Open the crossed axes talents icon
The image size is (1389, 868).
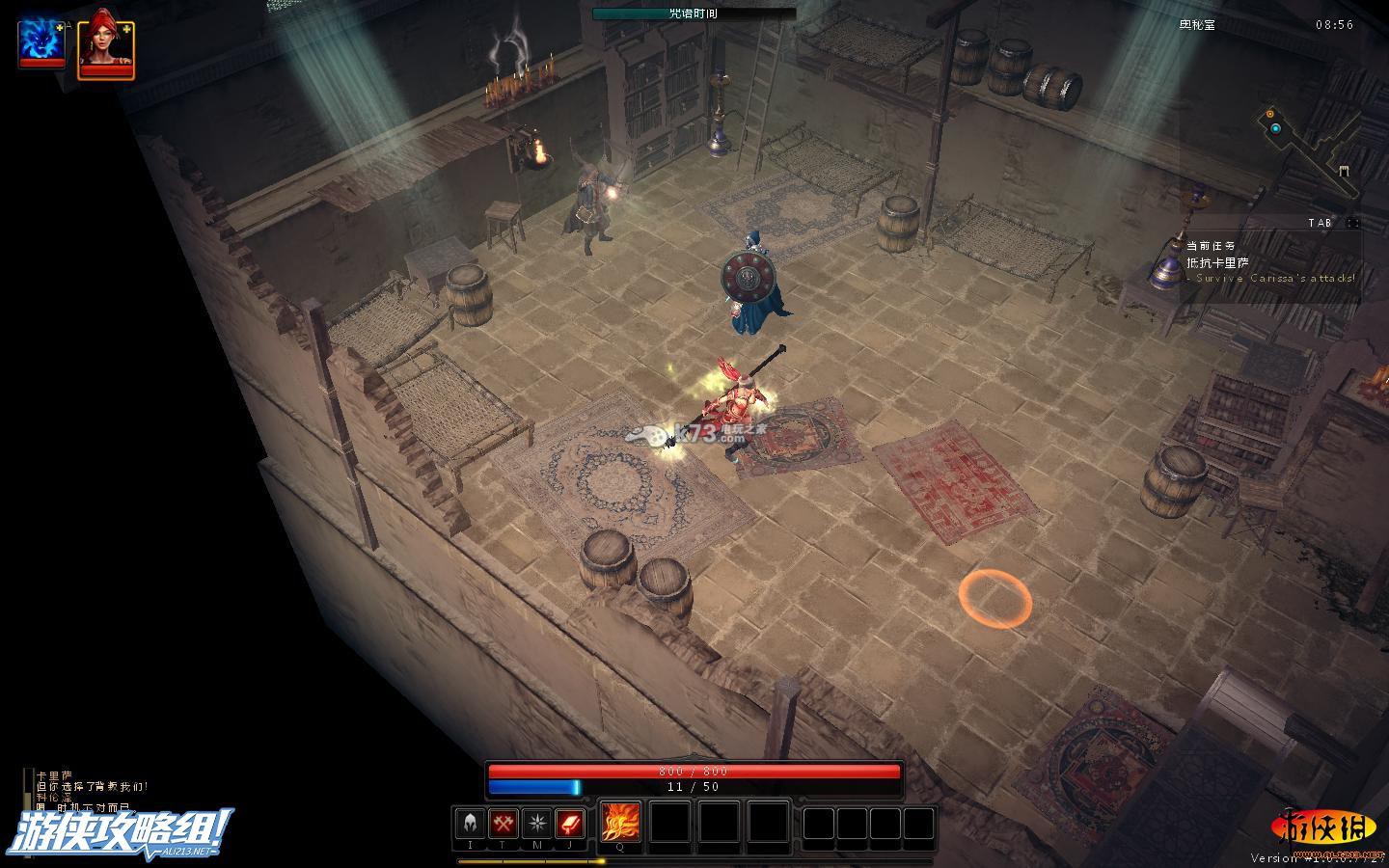click(504, 824)
